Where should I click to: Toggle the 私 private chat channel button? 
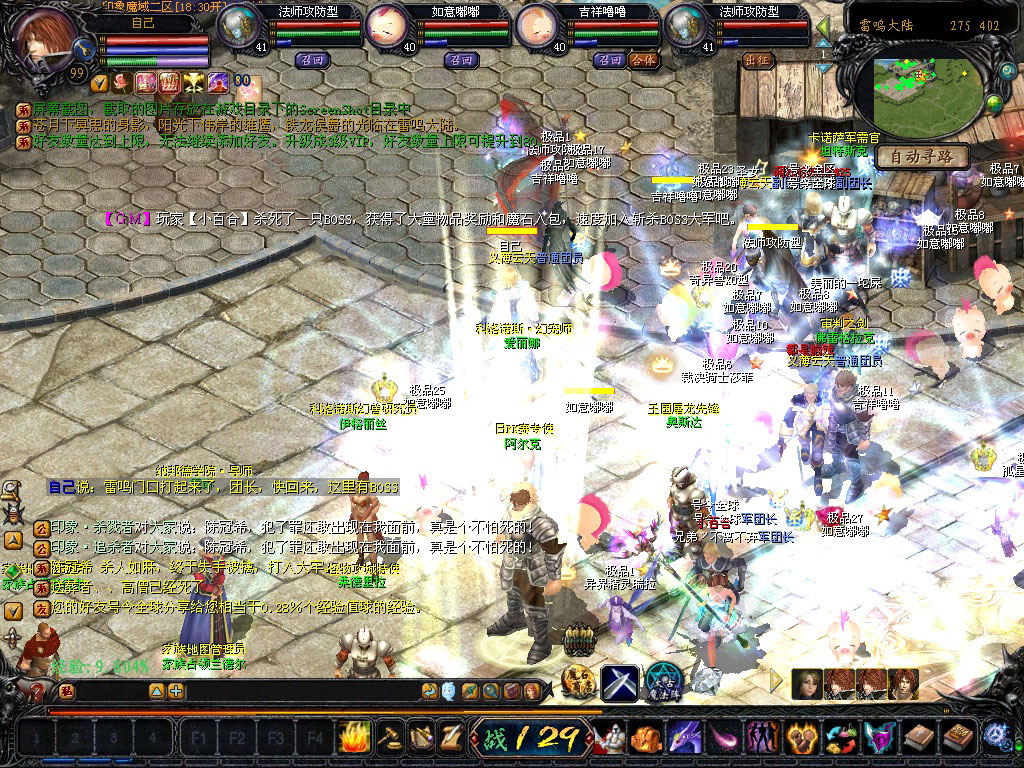pos(66,691)
